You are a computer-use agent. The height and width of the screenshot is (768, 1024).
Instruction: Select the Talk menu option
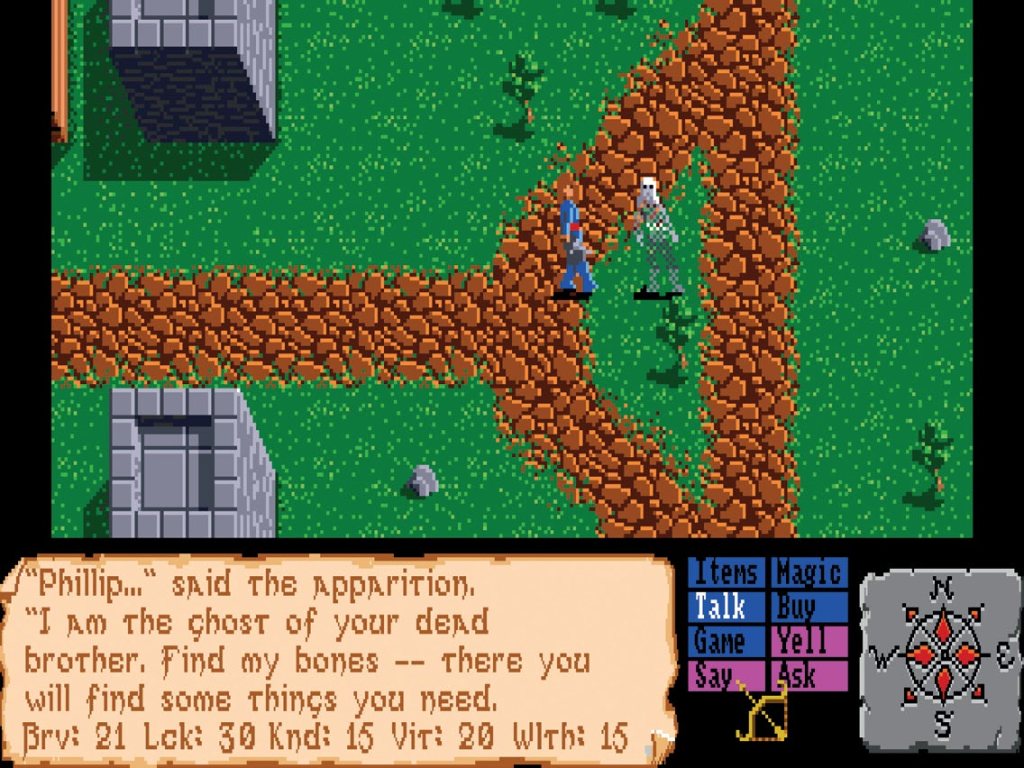726,607
